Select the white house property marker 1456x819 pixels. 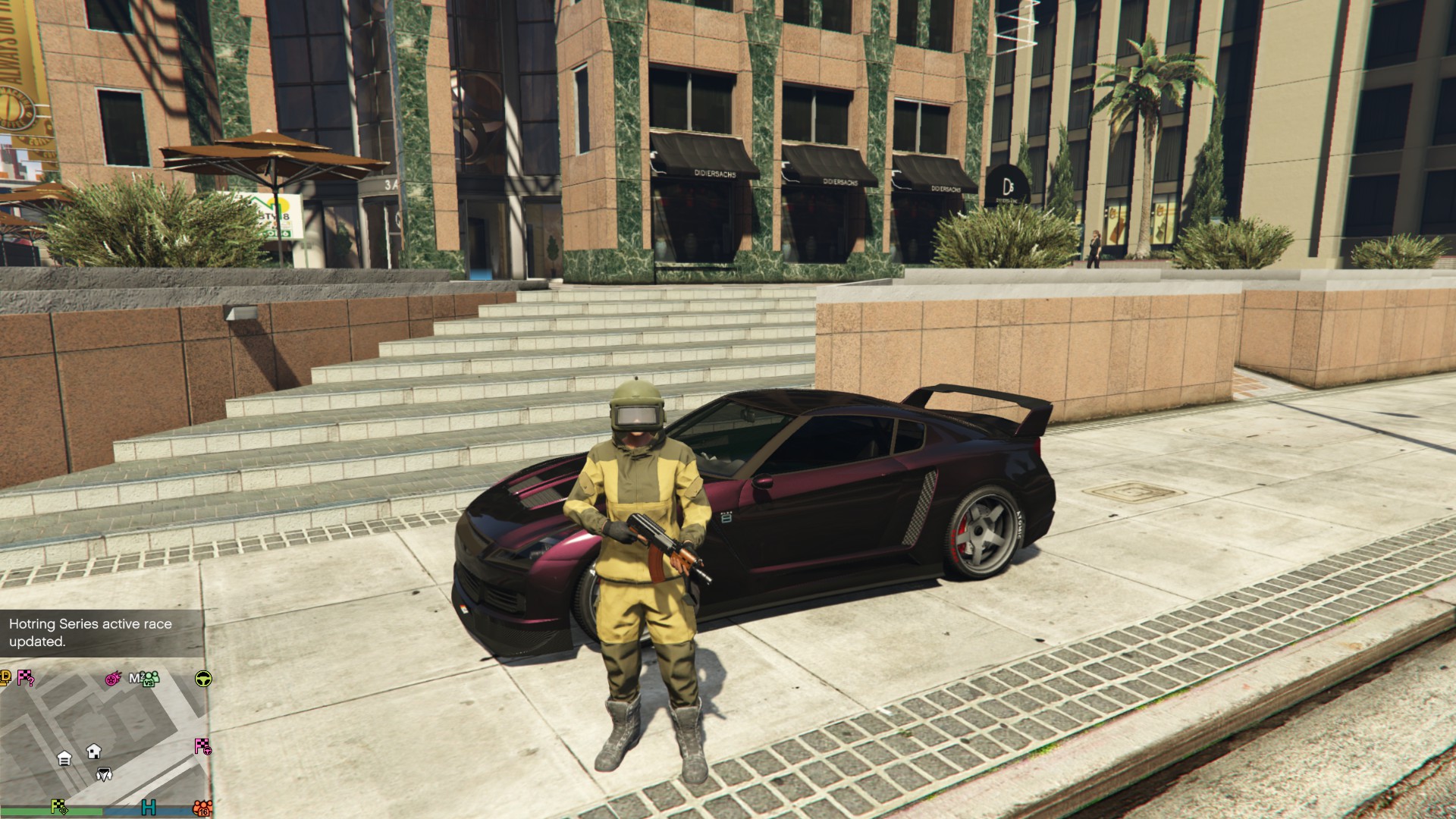pyautogui.click(x=94, y=751)
